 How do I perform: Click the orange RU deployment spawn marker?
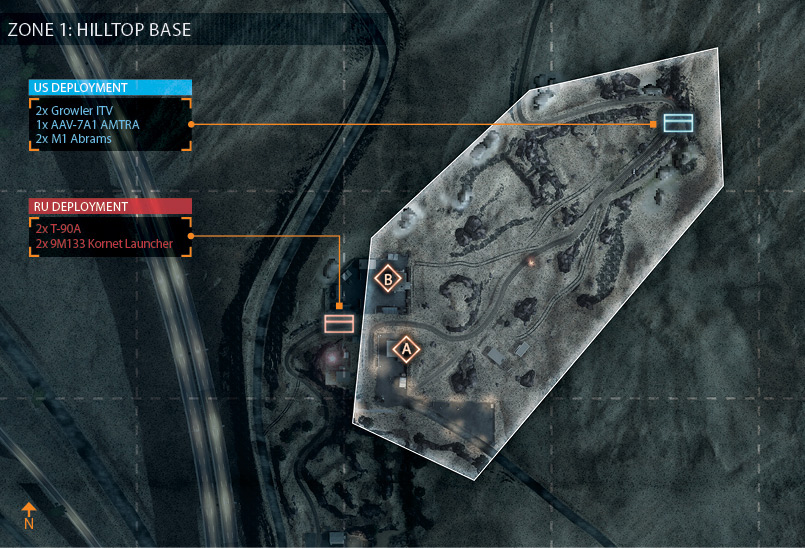(x=339, y=323)
